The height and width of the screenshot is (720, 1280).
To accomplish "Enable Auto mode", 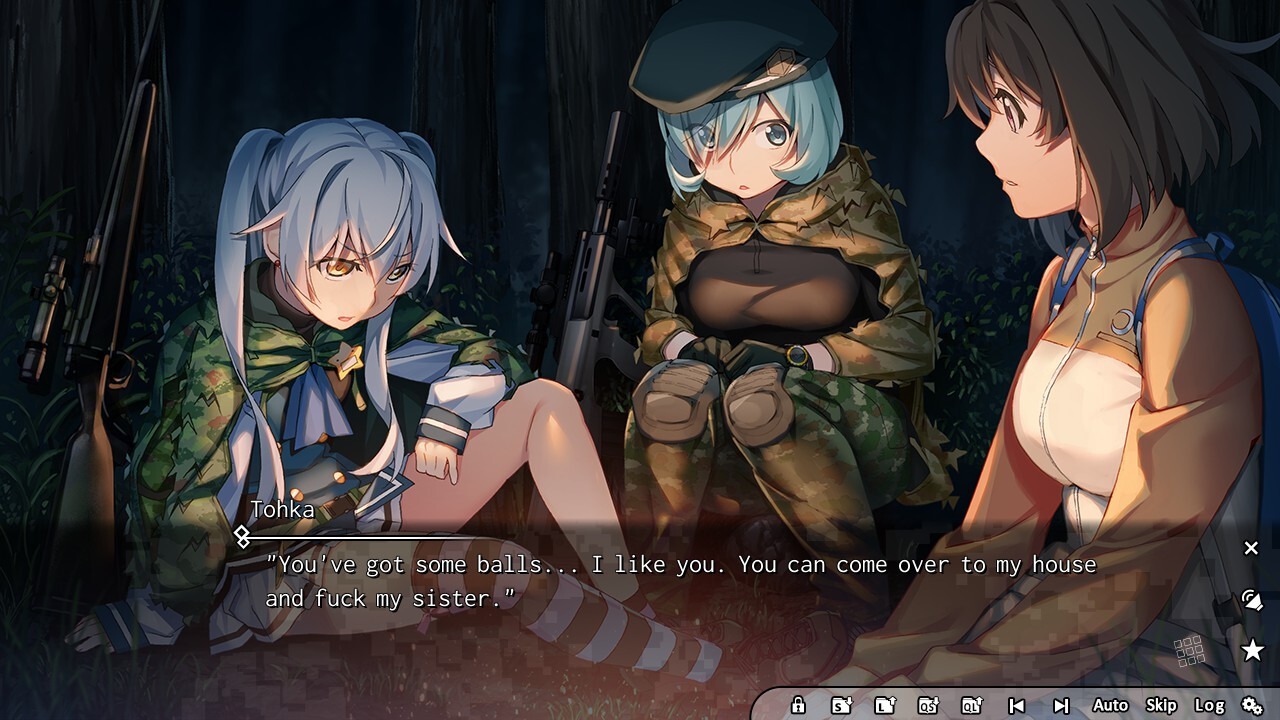I will click(x=1110, y=705).
